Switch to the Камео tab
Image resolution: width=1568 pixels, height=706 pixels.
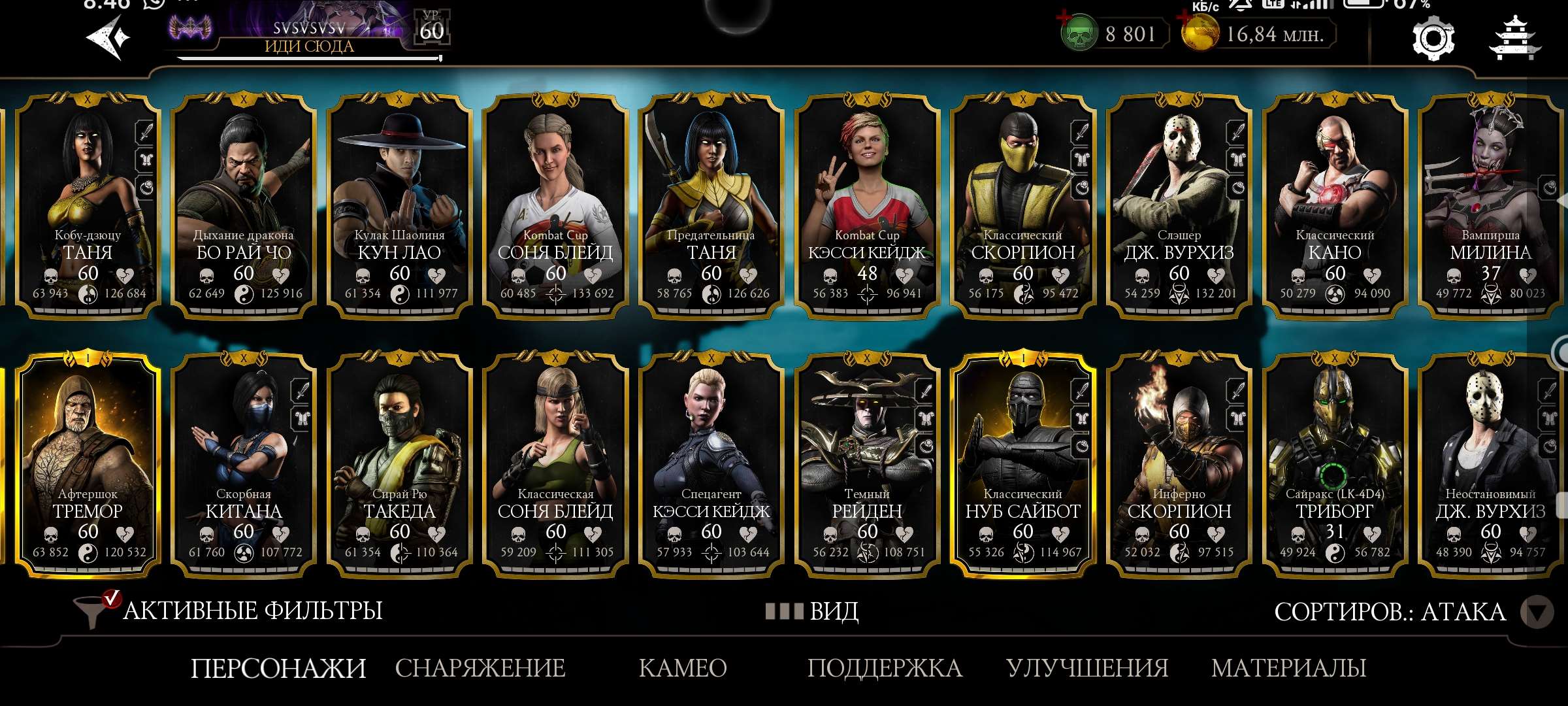[x=683, y=668]
